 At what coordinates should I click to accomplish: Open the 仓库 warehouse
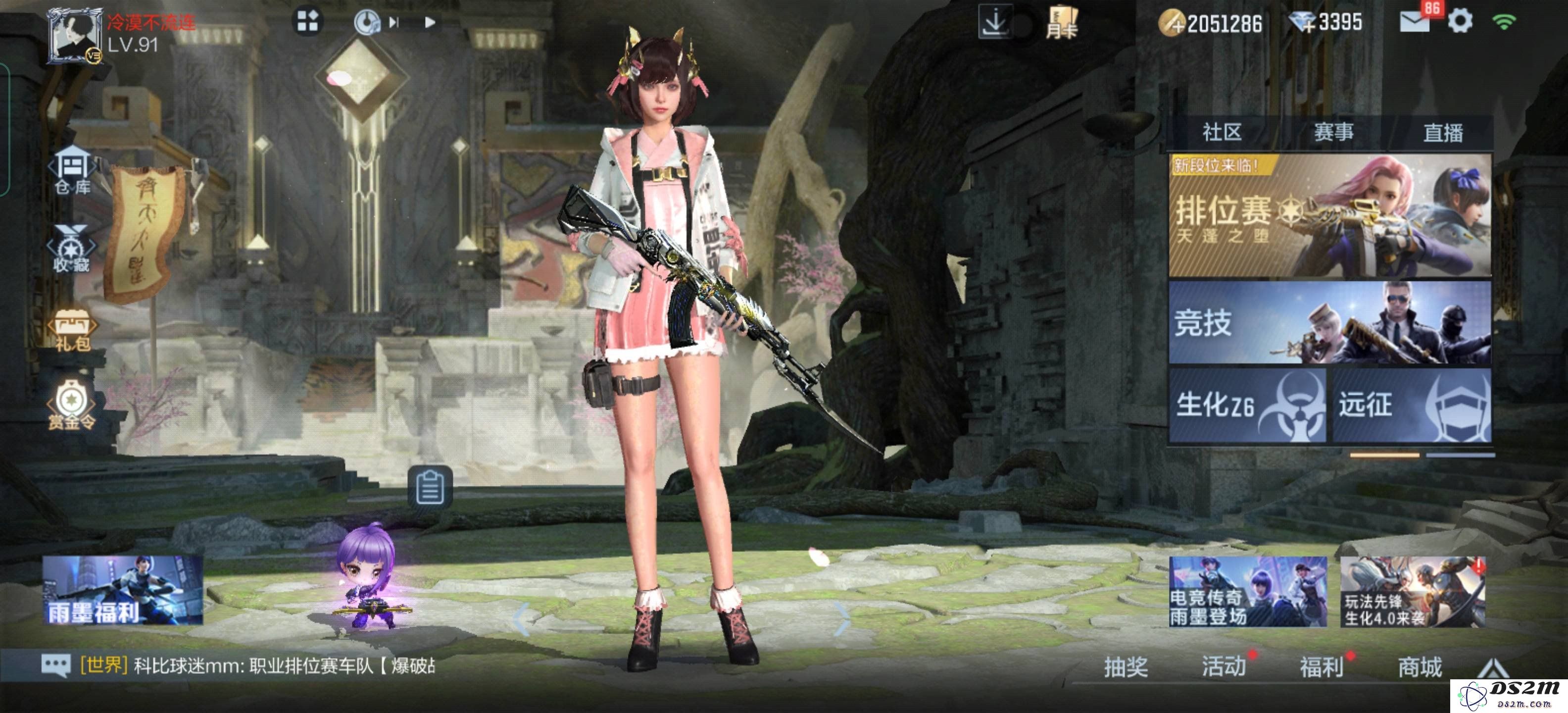[72, 170]
